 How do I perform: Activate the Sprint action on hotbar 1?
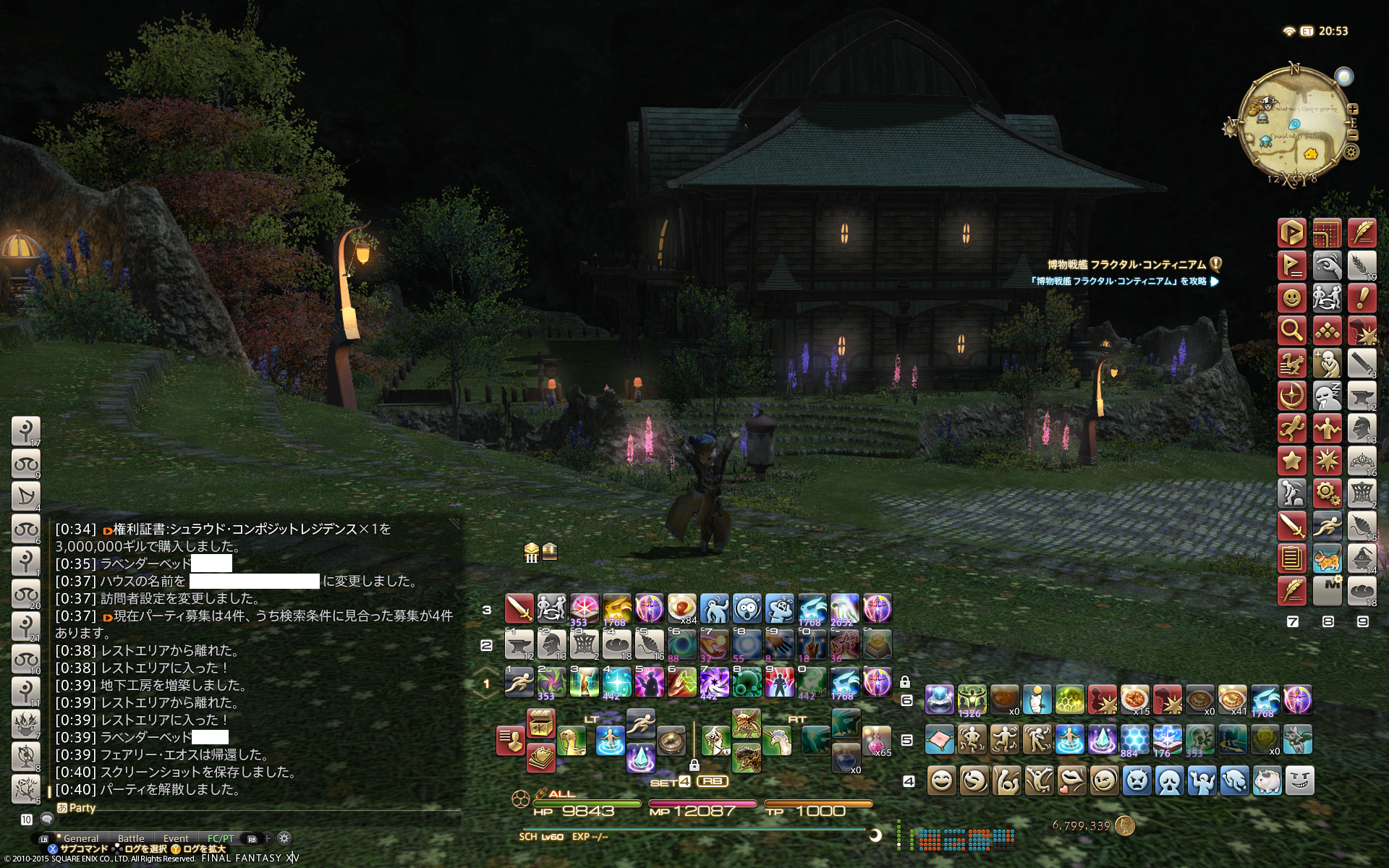pos(519,682)
